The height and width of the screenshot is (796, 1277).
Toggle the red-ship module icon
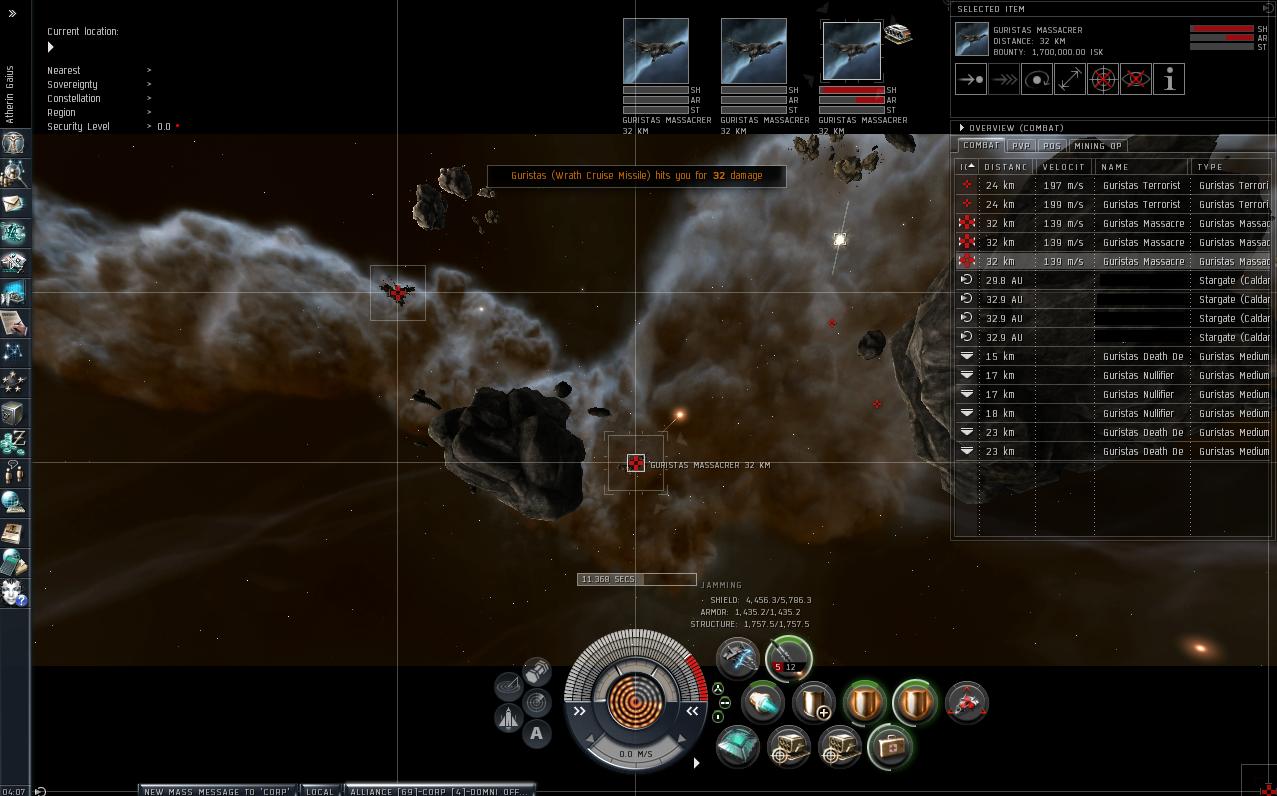tap(966, 702)
